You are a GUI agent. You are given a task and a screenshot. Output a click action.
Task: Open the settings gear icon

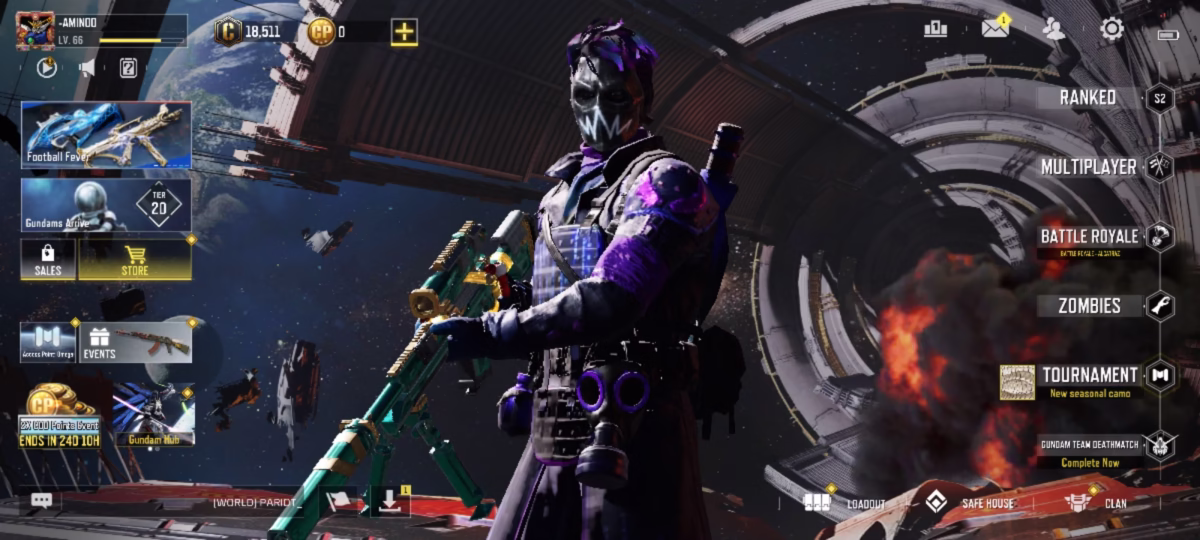tap(1112, 29)
